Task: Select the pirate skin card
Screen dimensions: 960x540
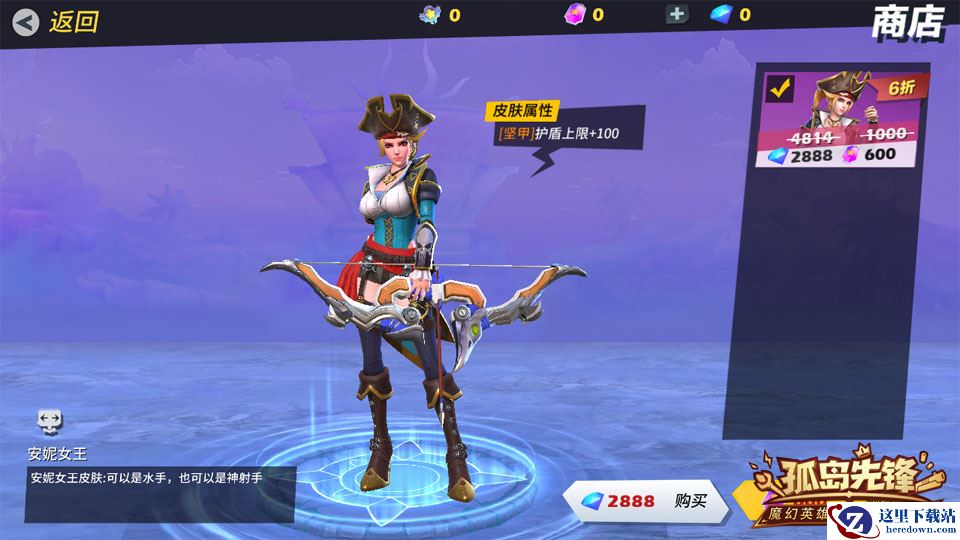Action: coord(842,120)
